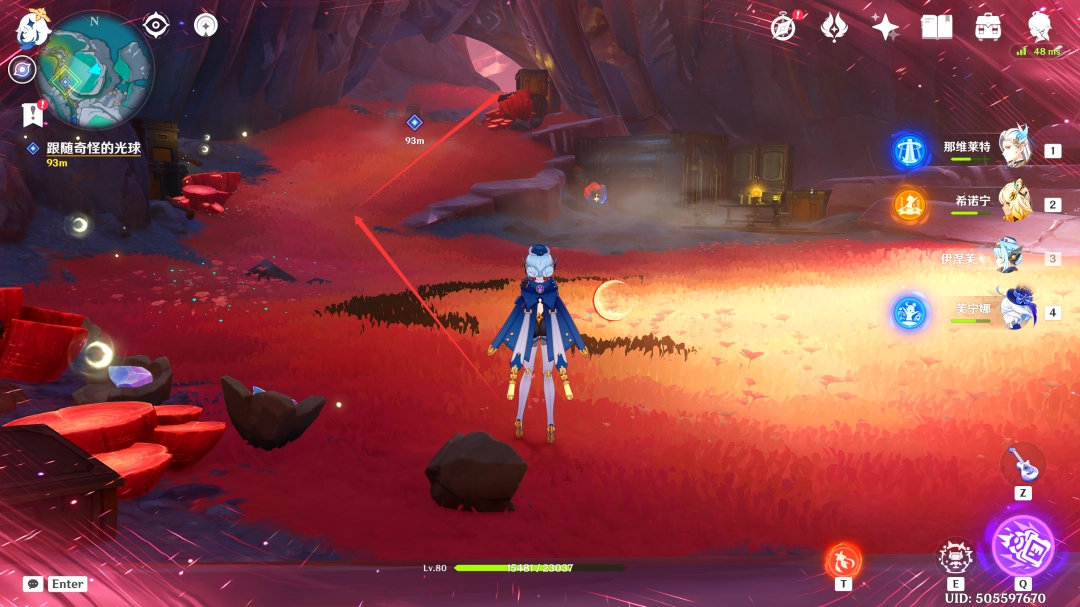Toggle the elemental sight eye icon
The image size is (1080, 607).
click(155, 25)
